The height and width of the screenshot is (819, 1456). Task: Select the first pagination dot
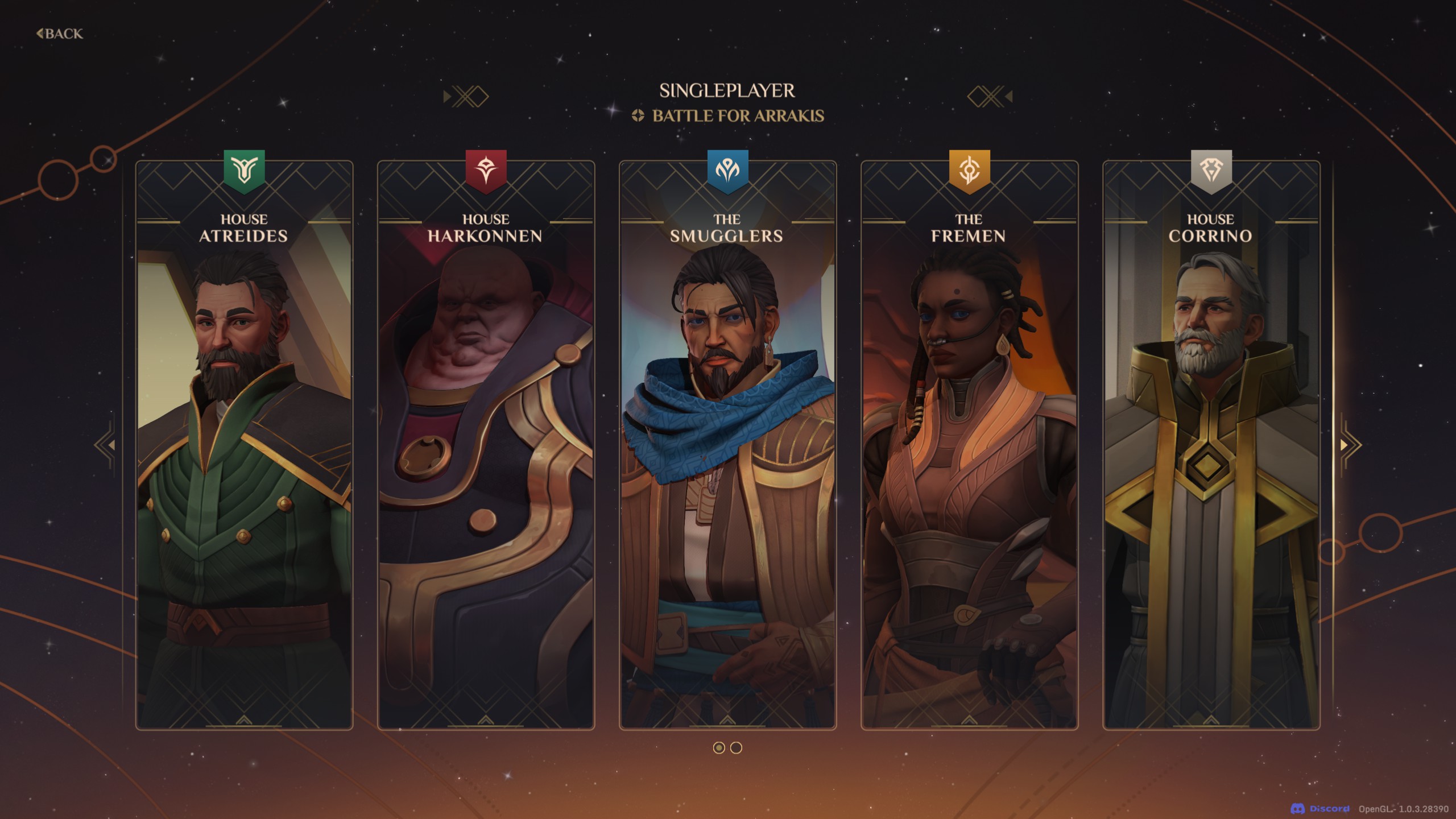point(719,748)
